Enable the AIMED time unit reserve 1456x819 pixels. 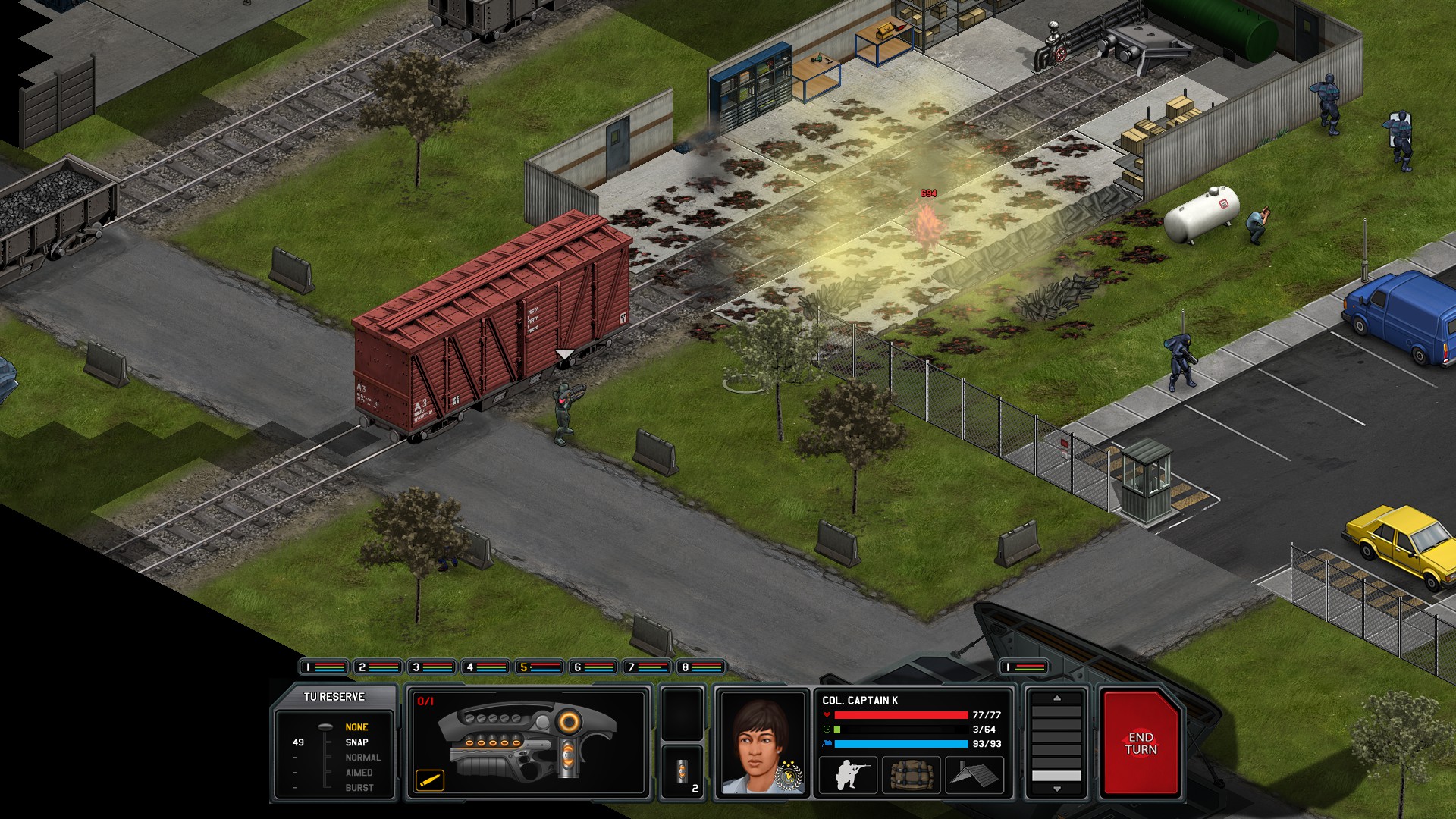point(359,772)
